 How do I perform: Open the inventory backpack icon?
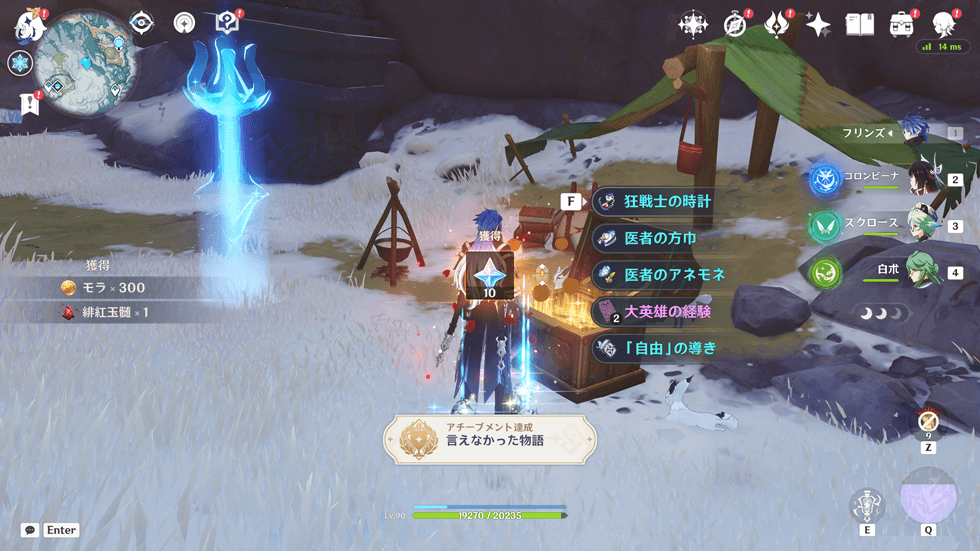tap(901, 25)
